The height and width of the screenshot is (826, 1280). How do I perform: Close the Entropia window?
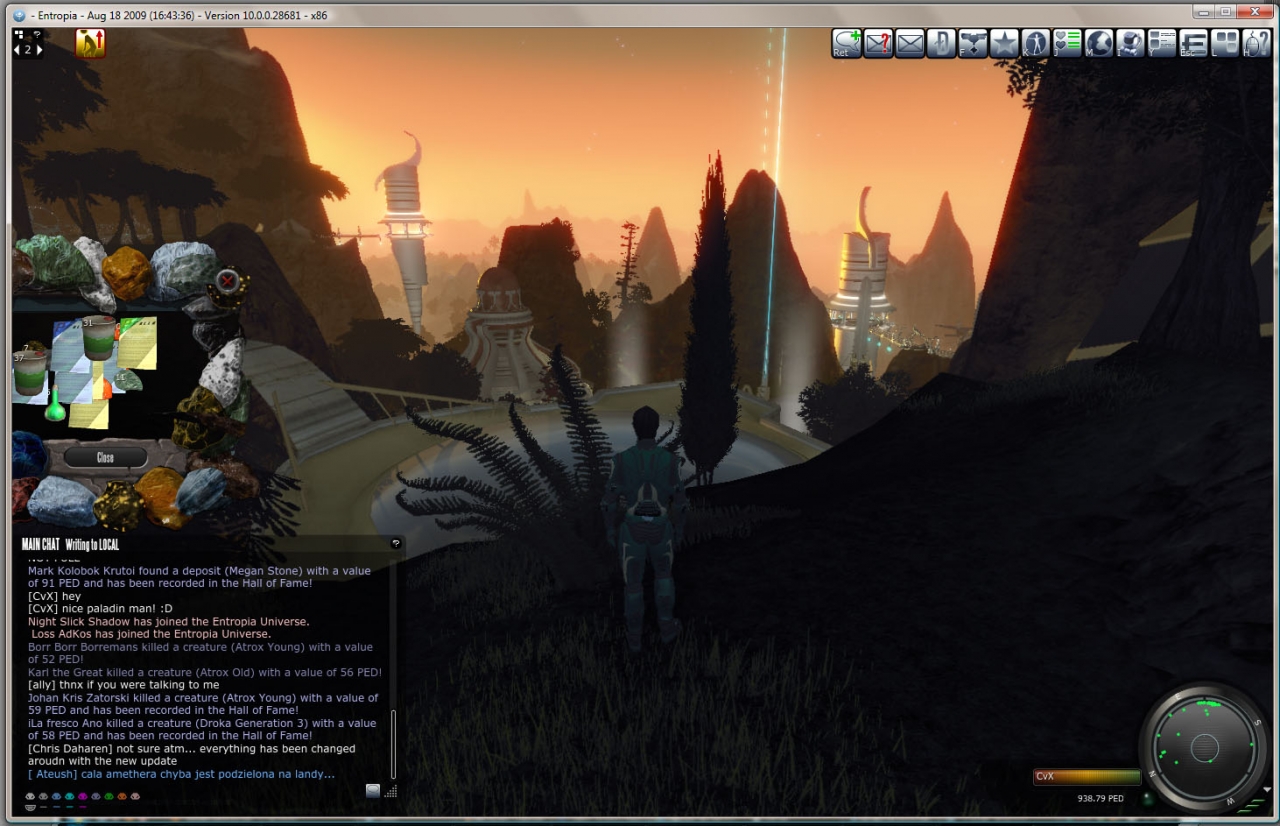[x=1250, y=11]
